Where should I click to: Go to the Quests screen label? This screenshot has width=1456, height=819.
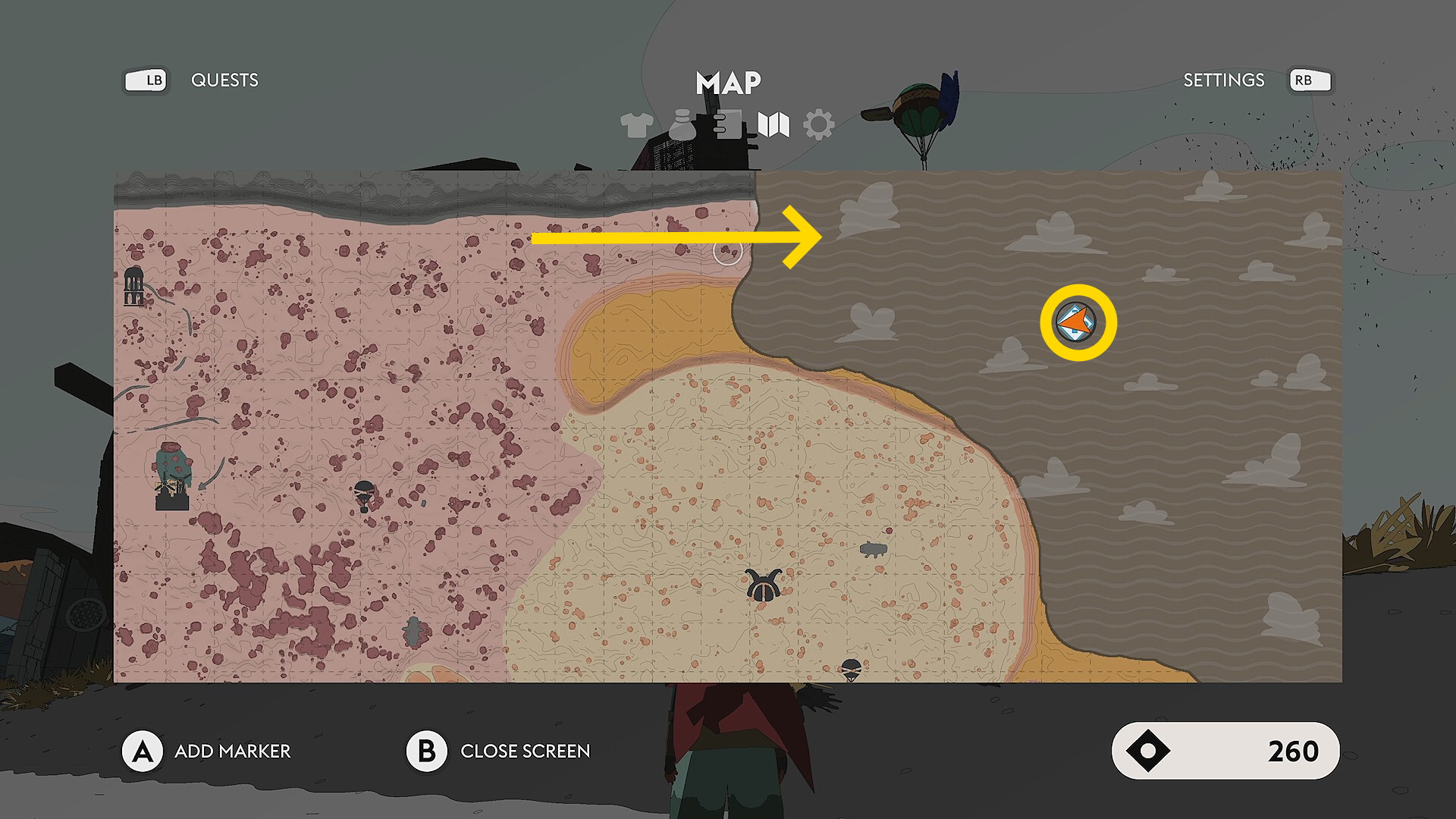pos(224,80)
